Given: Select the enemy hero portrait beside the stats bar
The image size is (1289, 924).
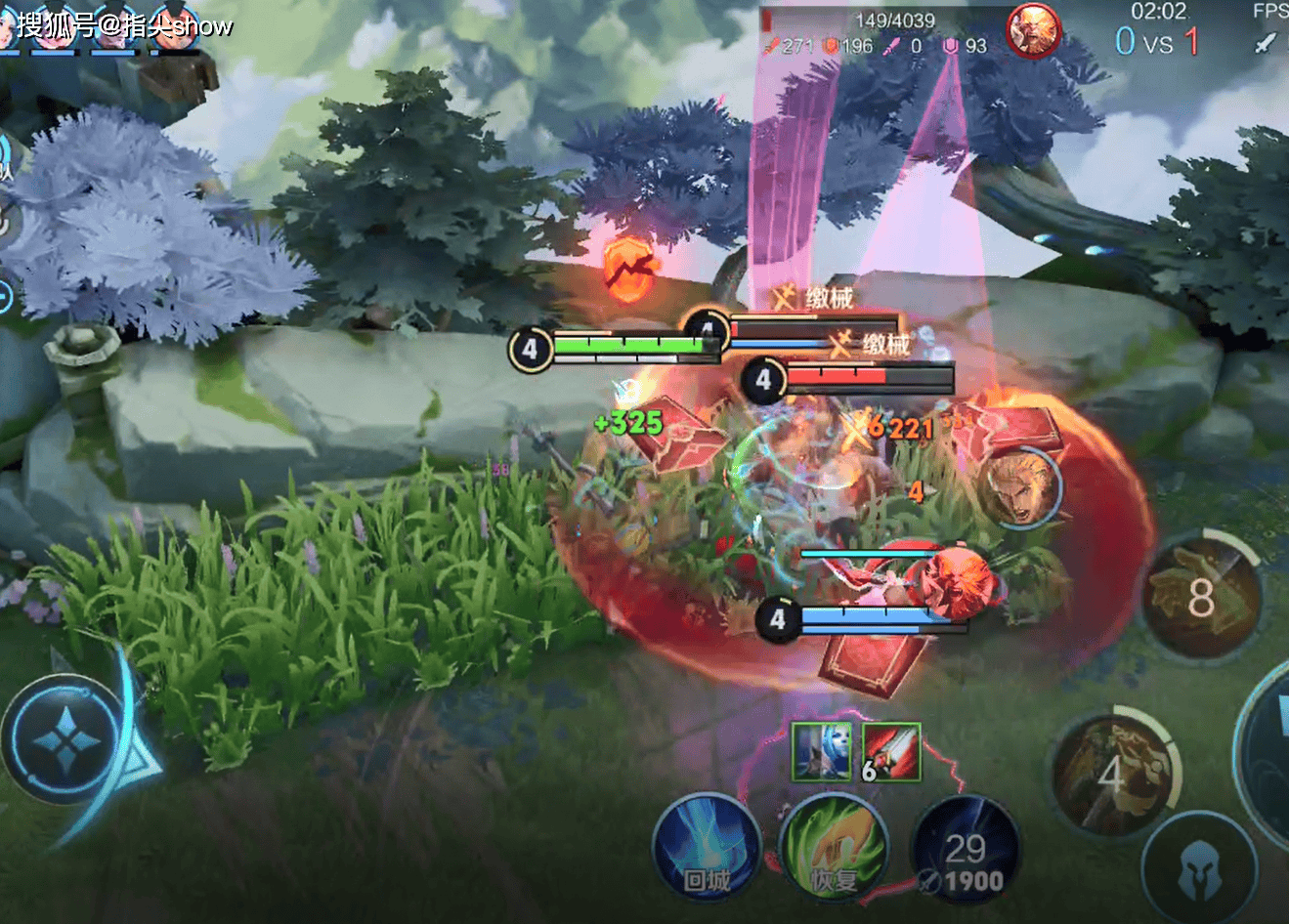Looking at the screenshot, I should point(1034,31).
